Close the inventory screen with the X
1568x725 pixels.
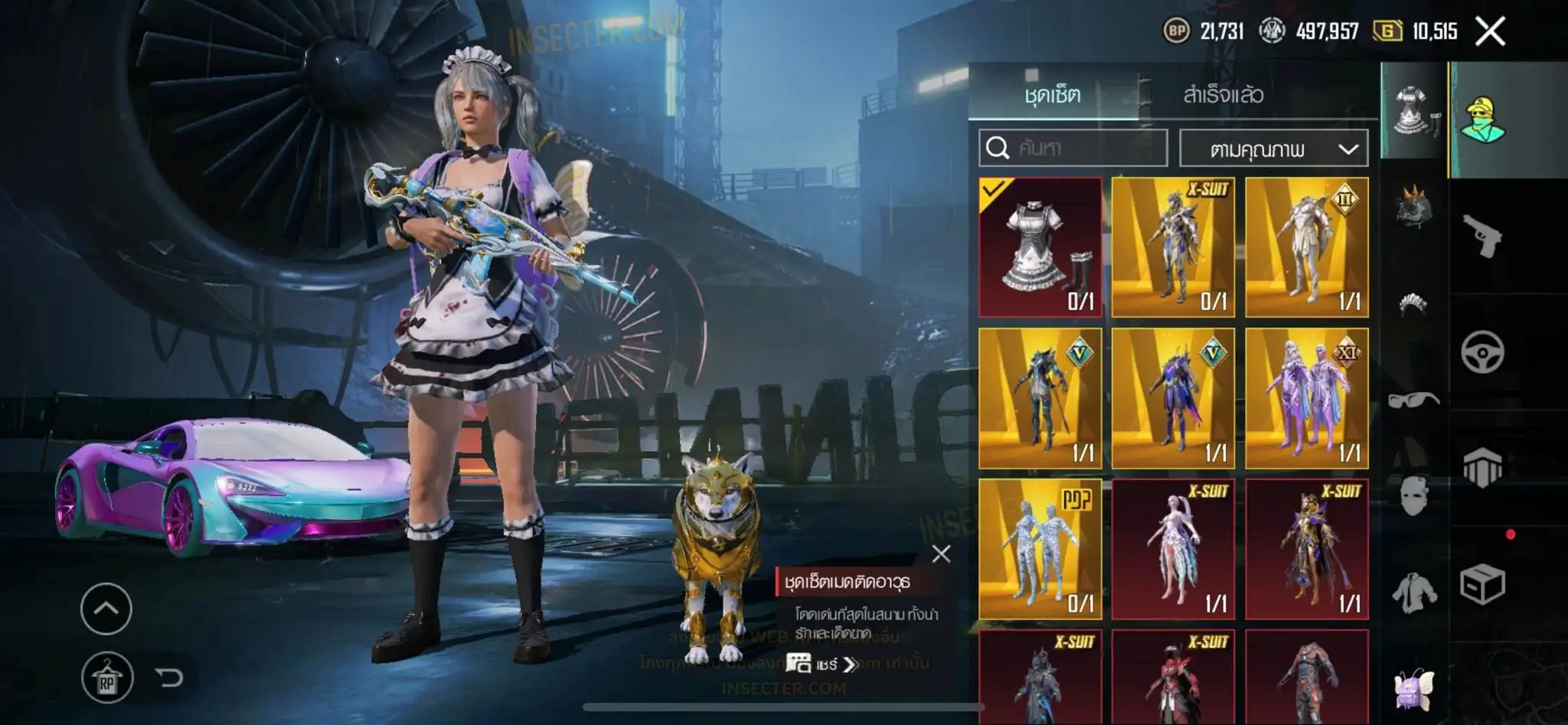(1490, 31)
